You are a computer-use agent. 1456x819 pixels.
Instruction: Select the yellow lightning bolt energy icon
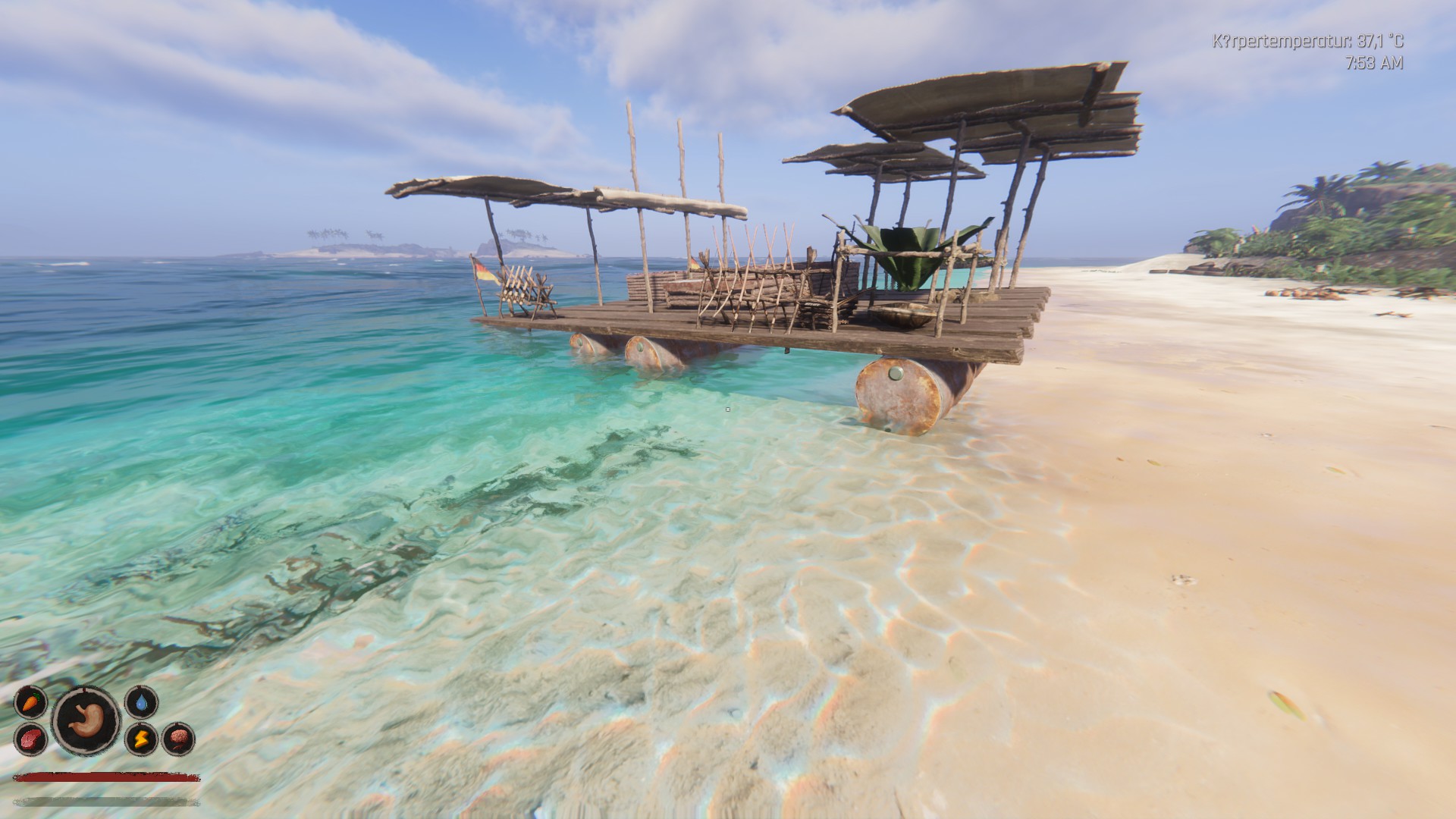click(142, 739)
